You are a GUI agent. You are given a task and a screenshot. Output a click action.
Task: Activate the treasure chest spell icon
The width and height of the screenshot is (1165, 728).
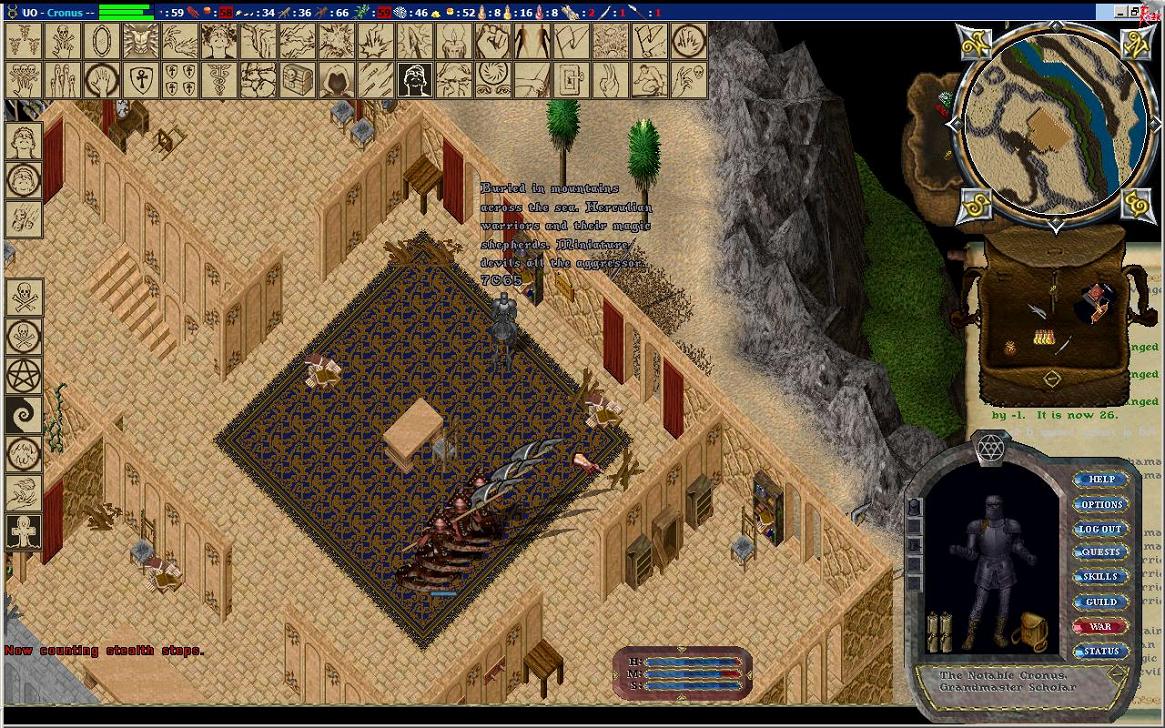tap(298, 79)
